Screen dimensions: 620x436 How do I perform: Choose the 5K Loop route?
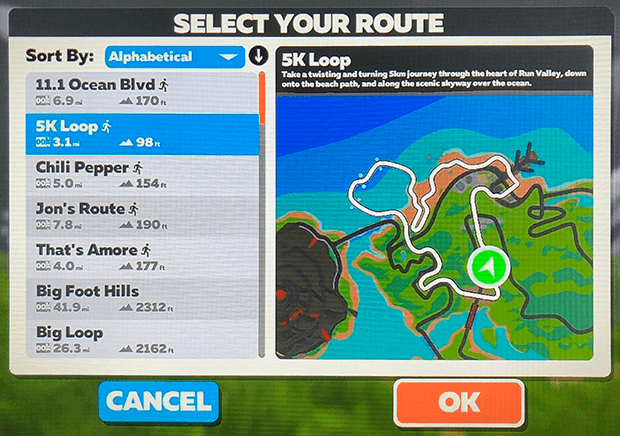(140, 134)
